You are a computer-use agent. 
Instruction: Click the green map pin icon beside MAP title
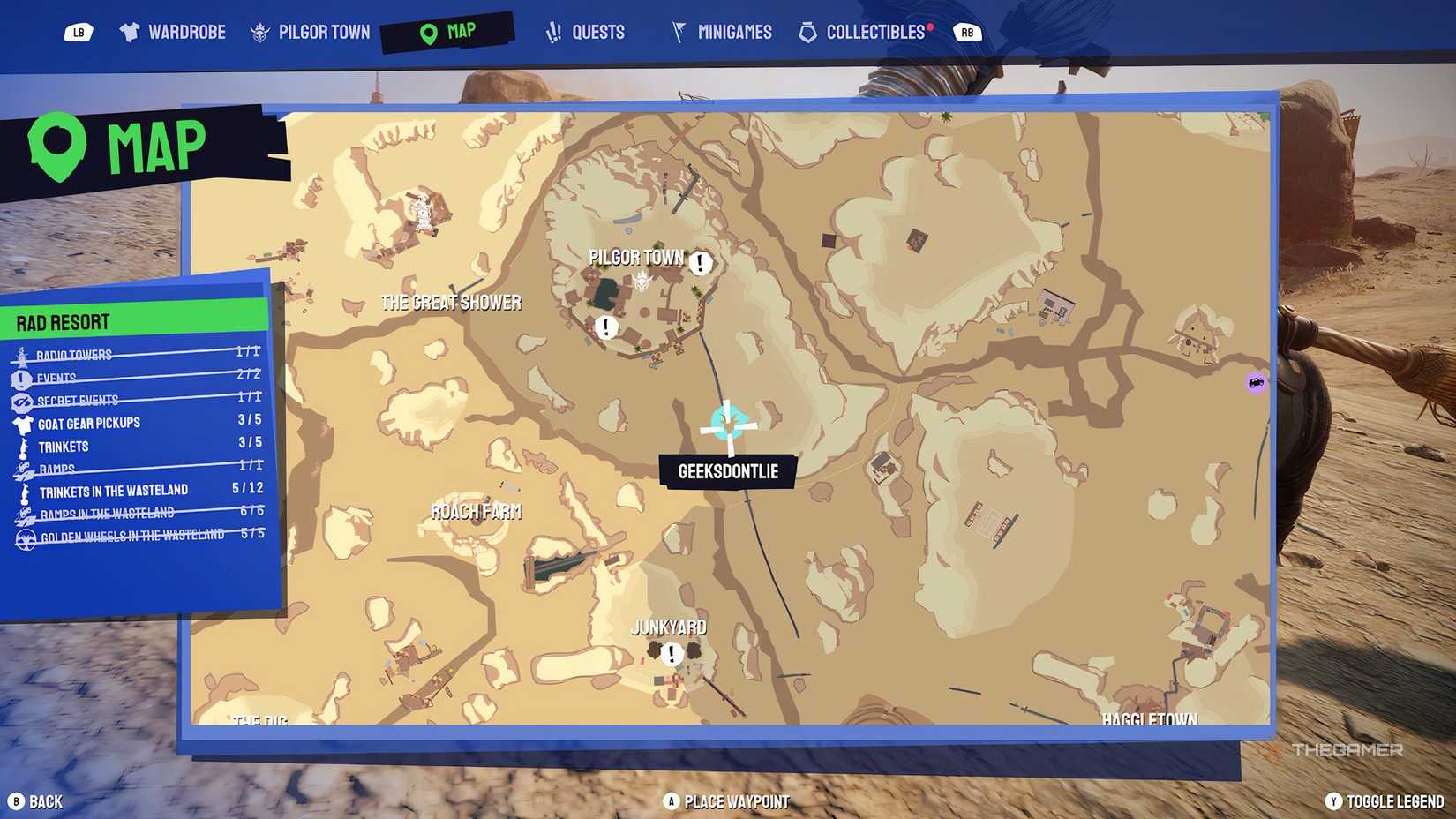pyautogui.click(x=56, y=141)
